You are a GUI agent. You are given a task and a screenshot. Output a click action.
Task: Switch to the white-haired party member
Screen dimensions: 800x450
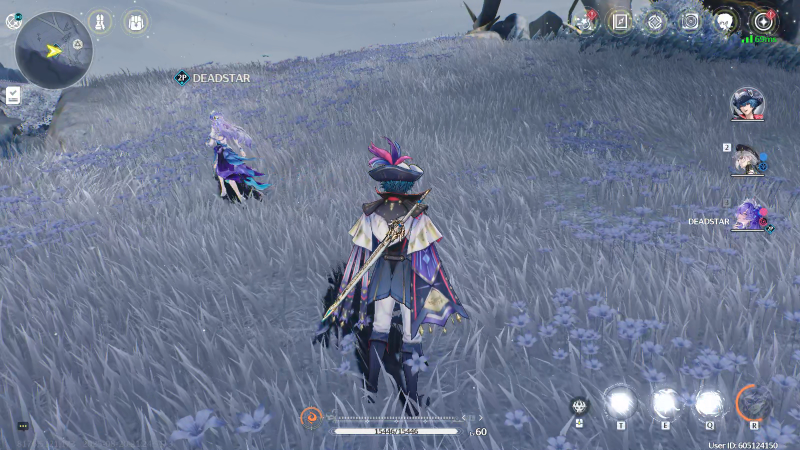(x=747, y=159)
